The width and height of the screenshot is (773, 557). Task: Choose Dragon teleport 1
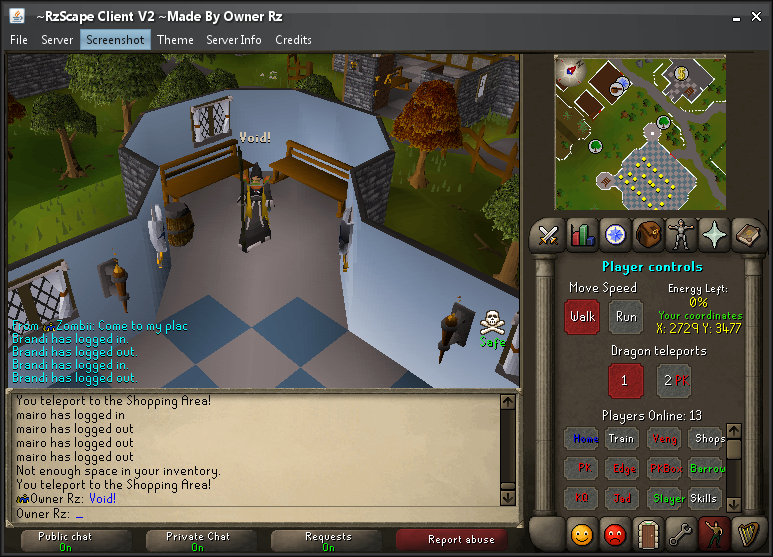tap(625, 380)
